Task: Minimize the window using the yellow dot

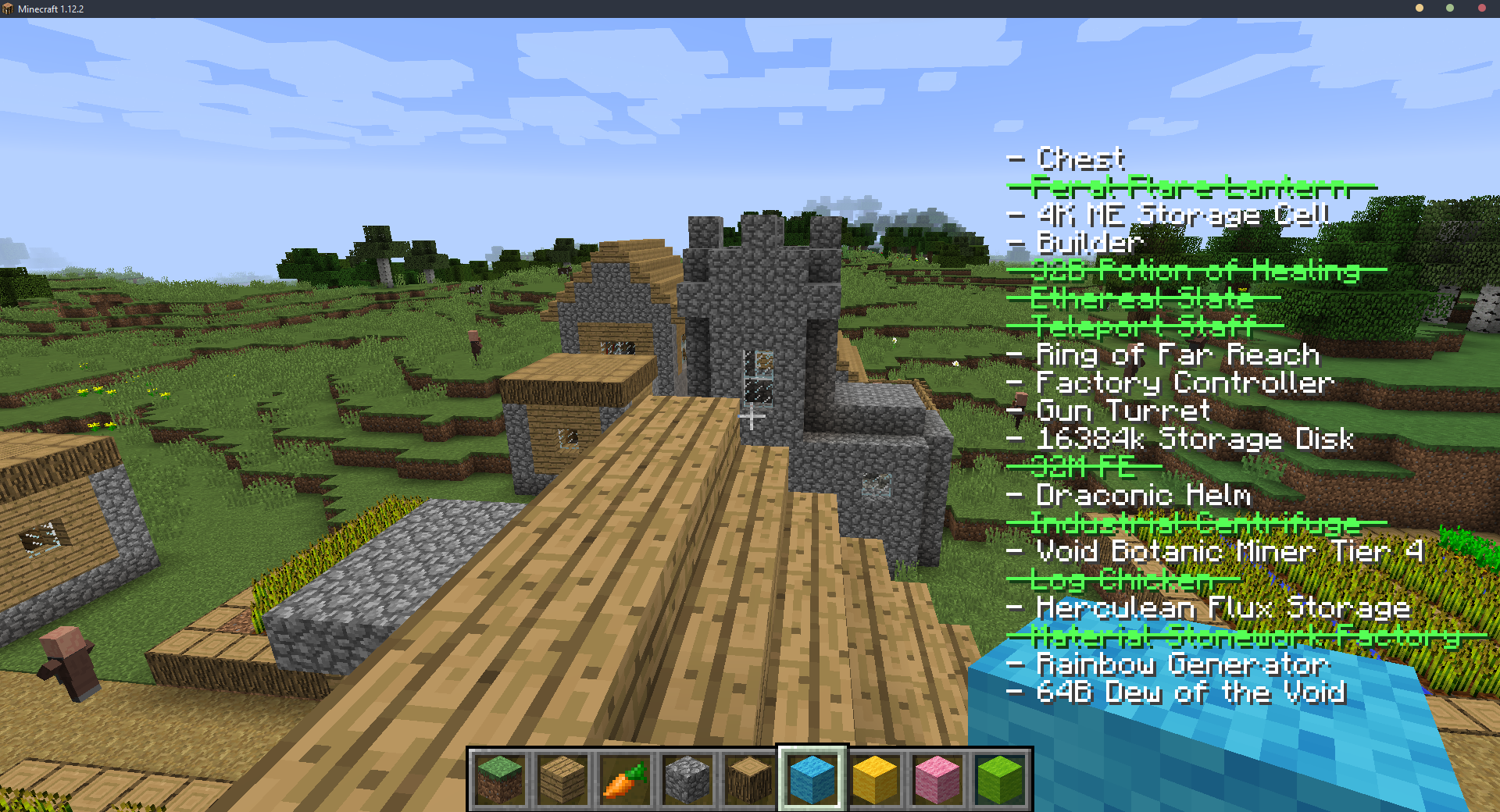Action: [x=1420, y=9]
